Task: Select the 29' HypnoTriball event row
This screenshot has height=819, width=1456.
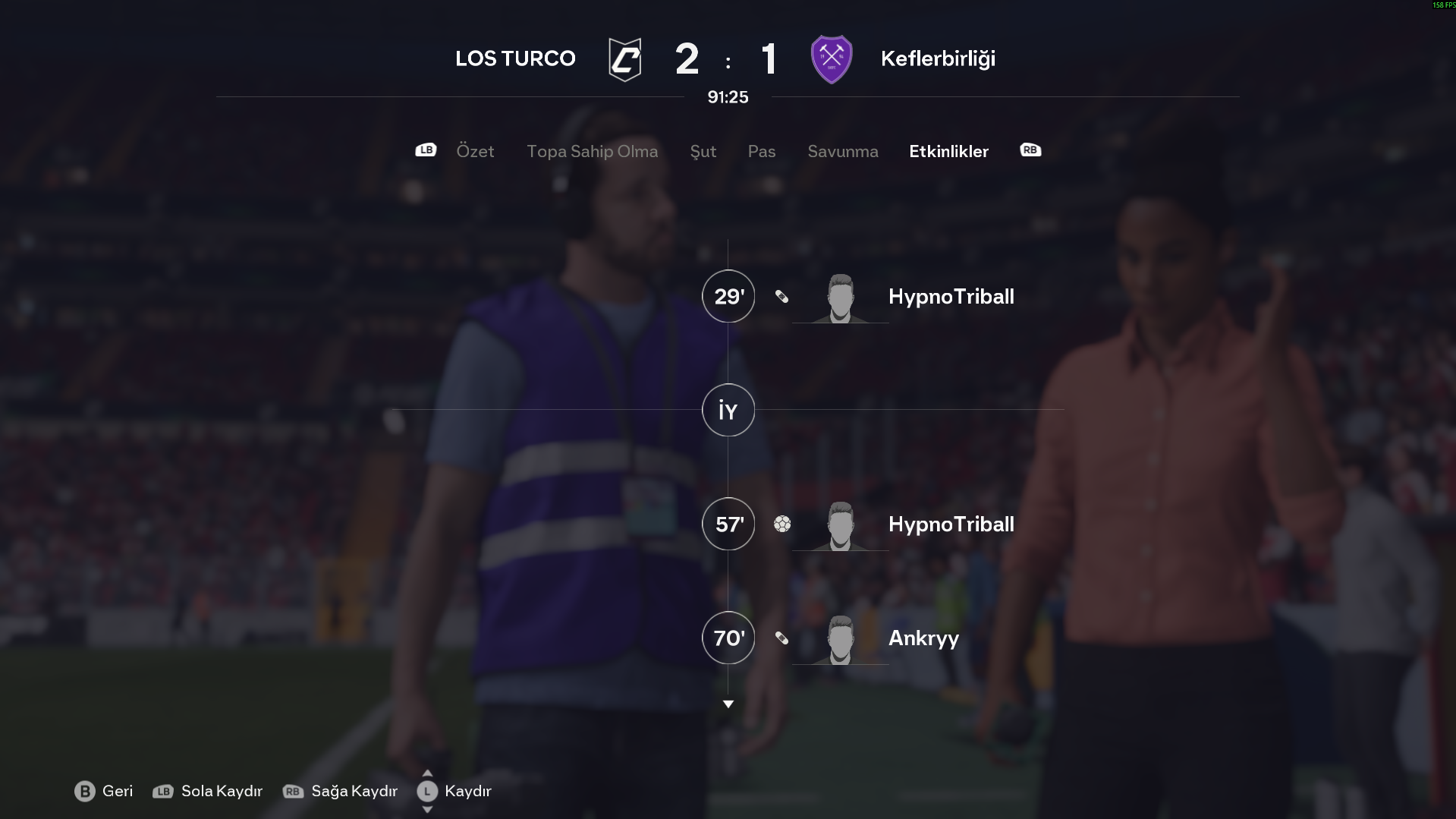Action: click(950, 297)
